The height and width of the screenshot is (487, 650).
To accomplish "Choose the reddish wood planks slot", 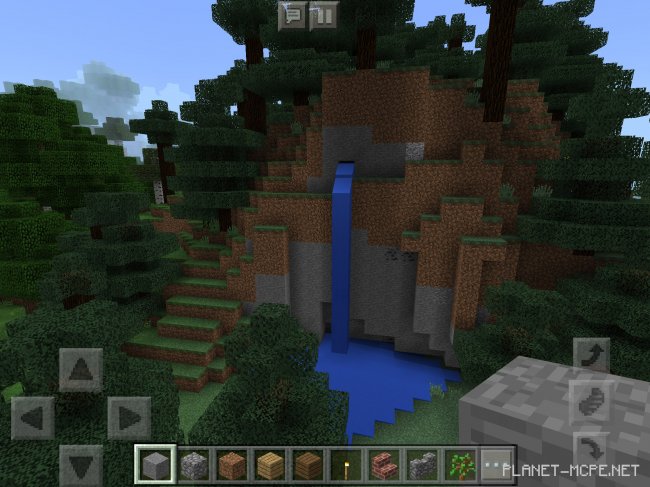I will 231,465.
